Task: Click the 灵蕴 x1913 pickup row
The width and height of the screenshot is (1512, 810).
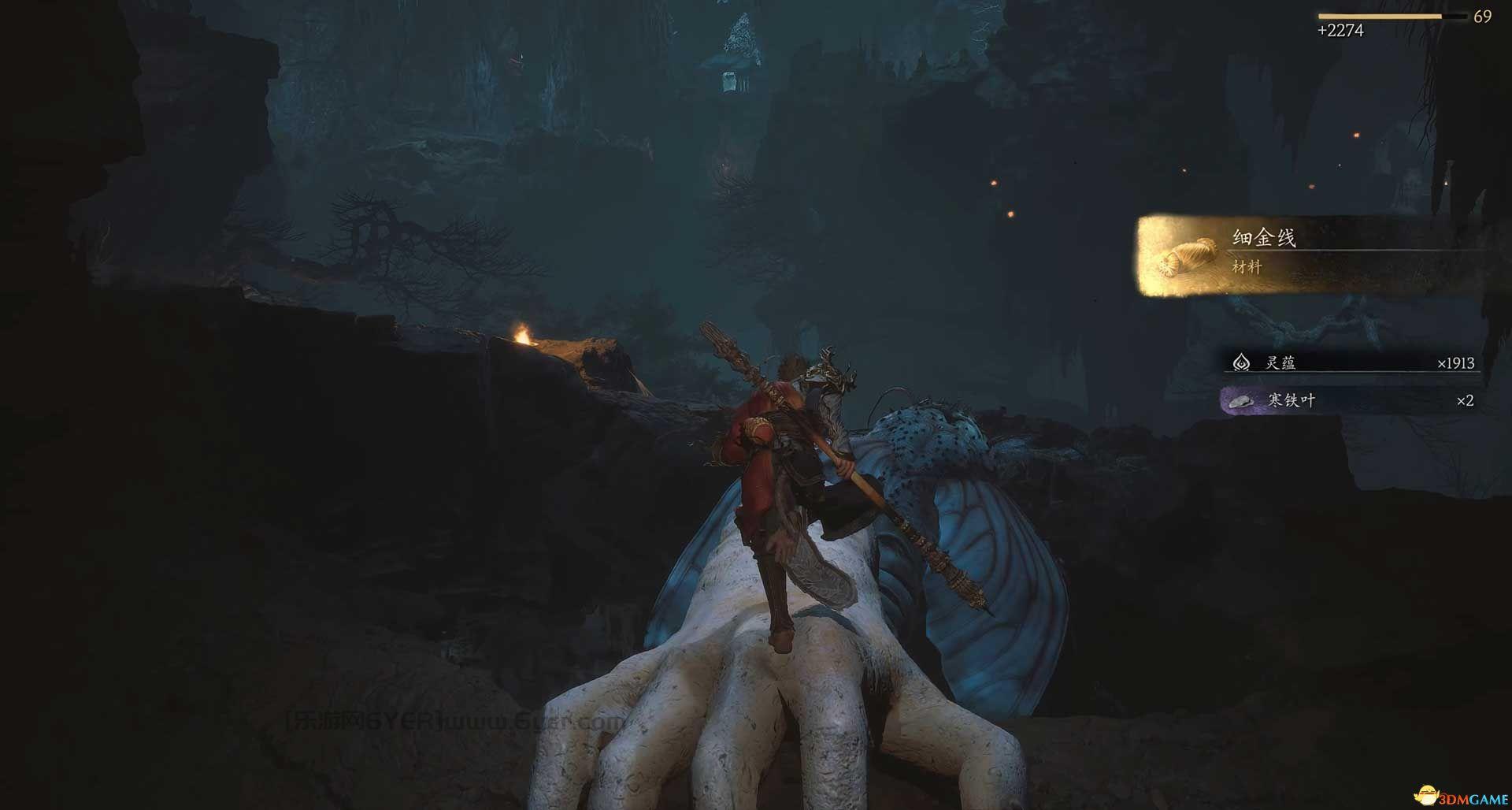Action: pos(1351,363)
